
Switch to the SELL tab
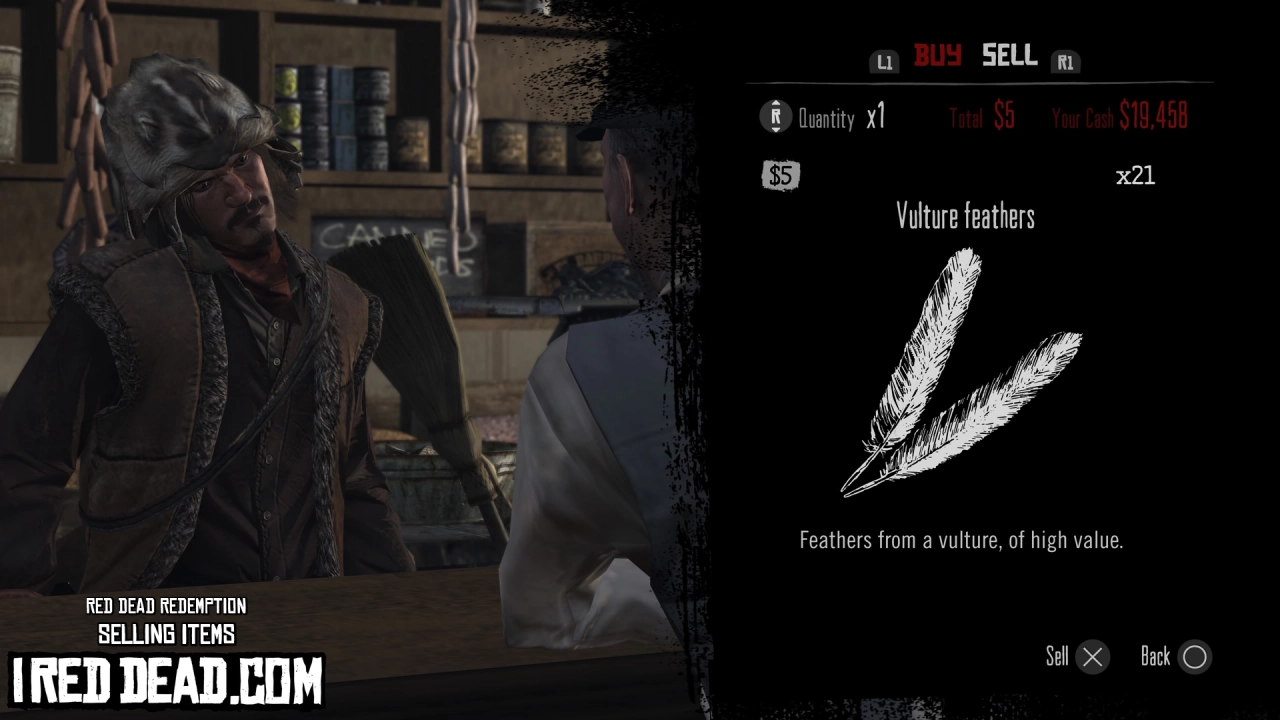tap(1008, 57)
